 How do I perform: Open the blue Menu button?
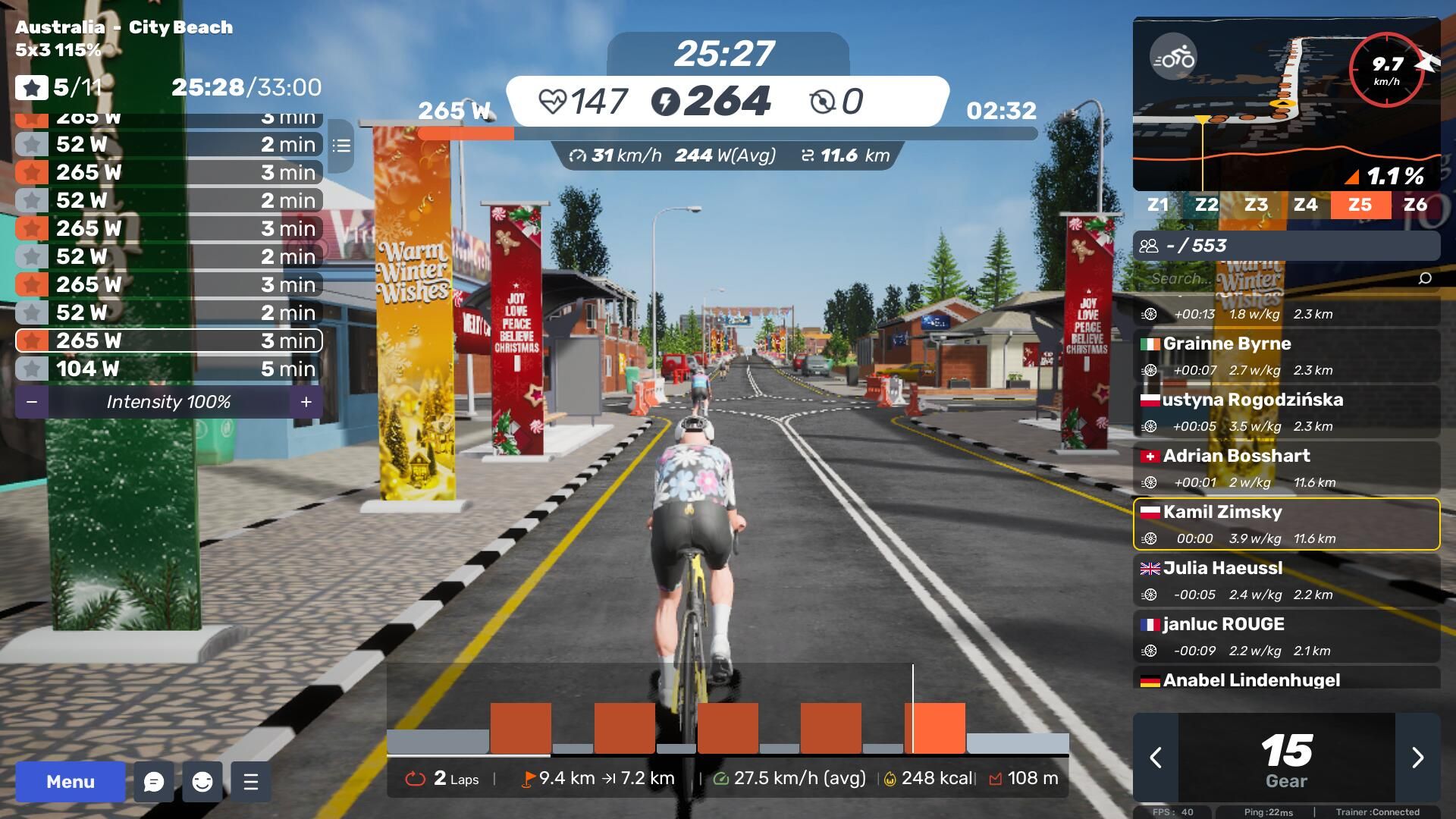click(71, 782)
